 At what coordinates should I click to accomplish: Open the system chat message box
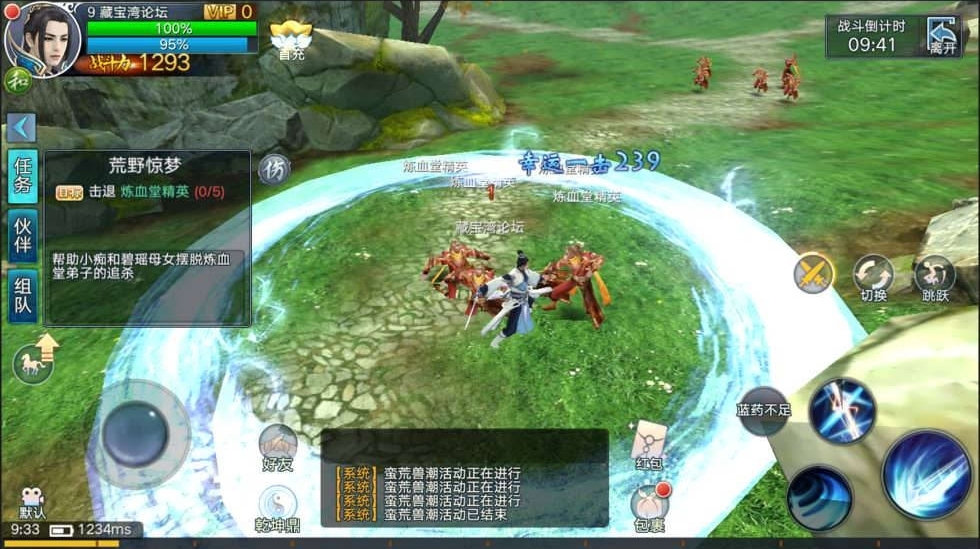464,478
